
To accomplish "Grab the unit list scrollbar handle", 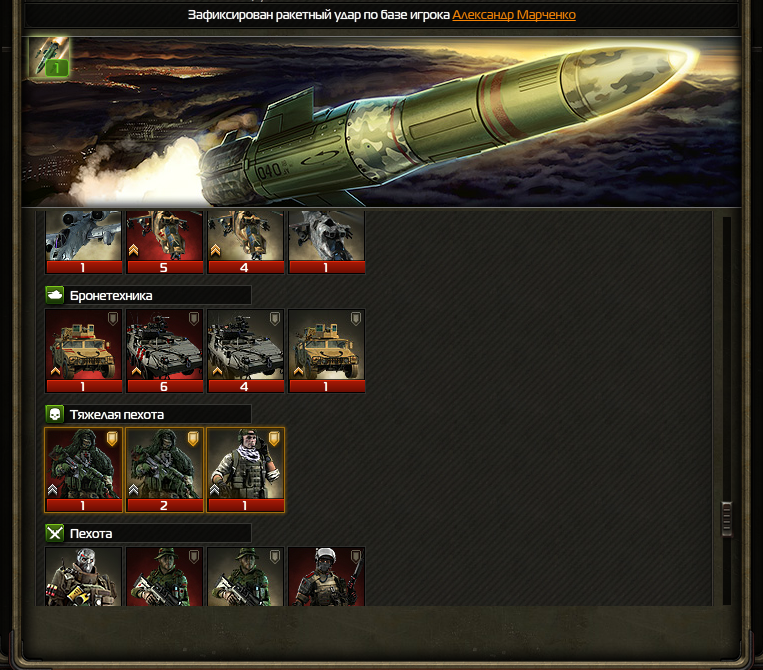I will (x=727, y=518).
